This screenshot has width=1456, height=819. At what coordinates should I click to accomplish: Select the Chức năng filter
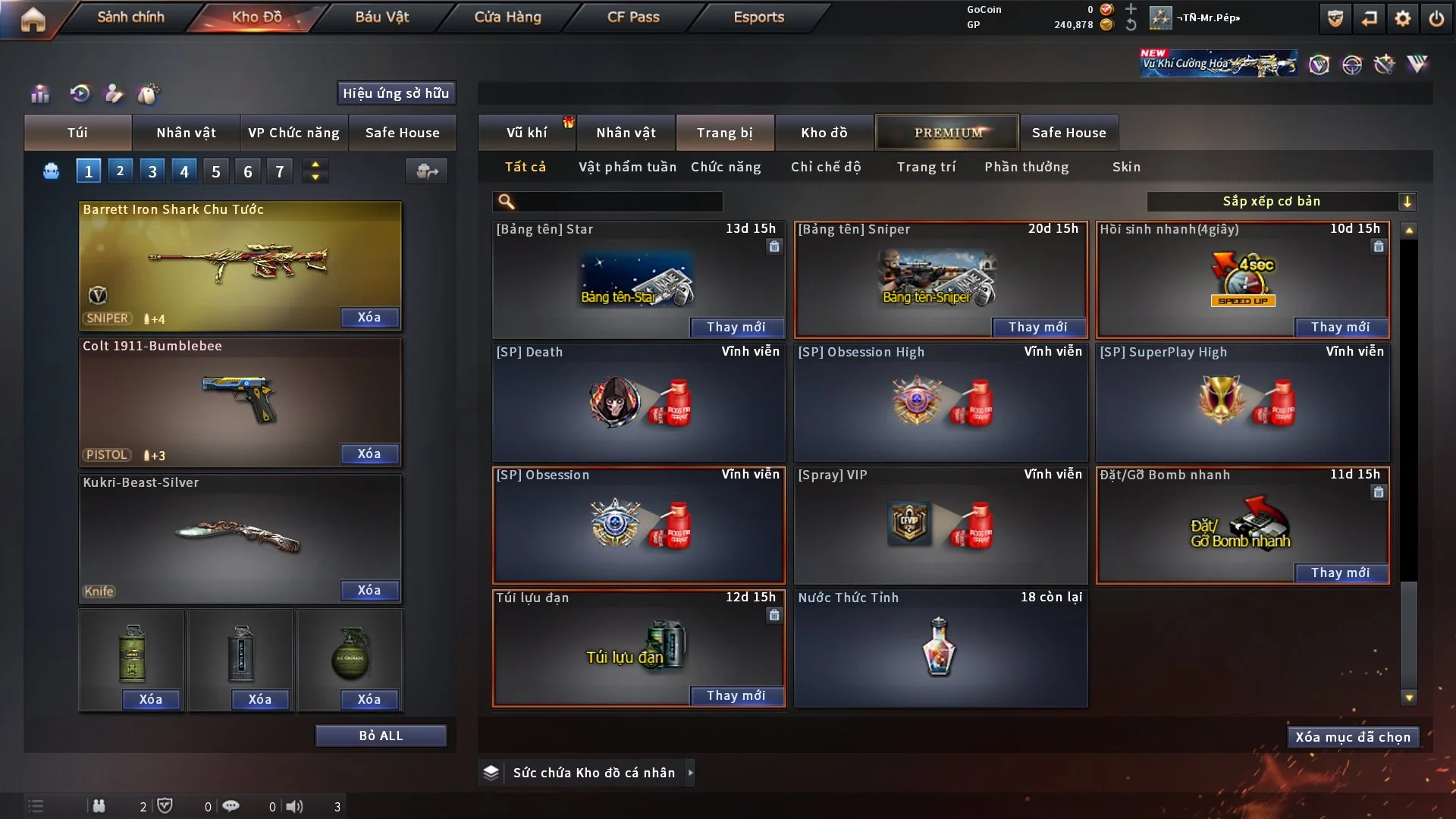click(x=726, y=167)
